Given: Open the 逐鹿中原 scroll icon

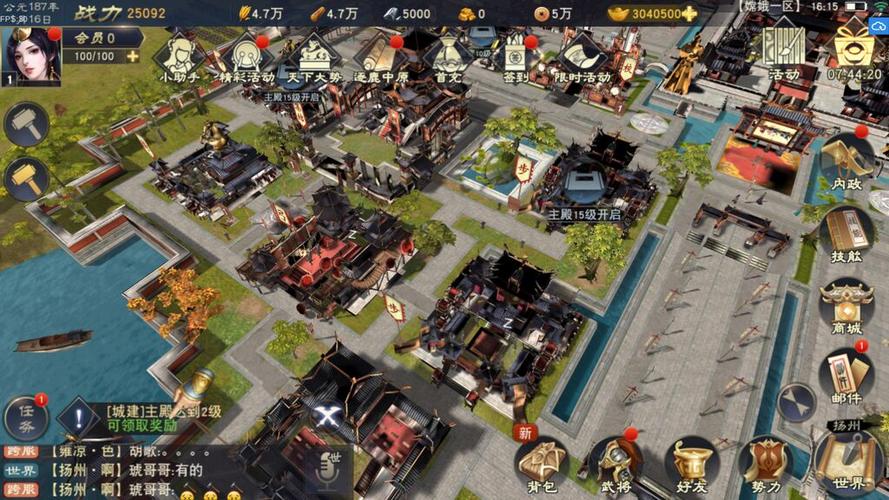Looking at the screenshot, I should (381, 56).
